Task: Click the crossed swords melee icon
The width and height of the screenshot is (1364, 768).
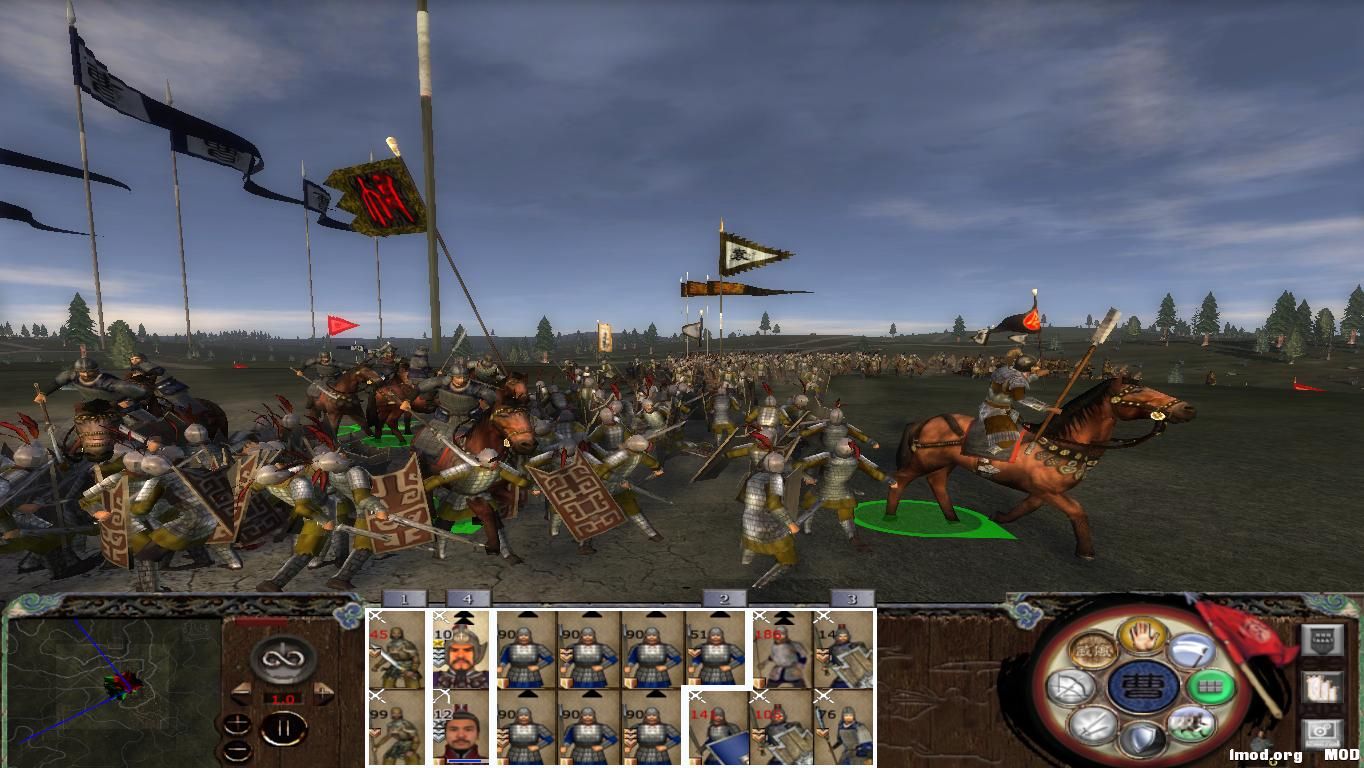Action: pyautogui.click(x=1091, y=727)
